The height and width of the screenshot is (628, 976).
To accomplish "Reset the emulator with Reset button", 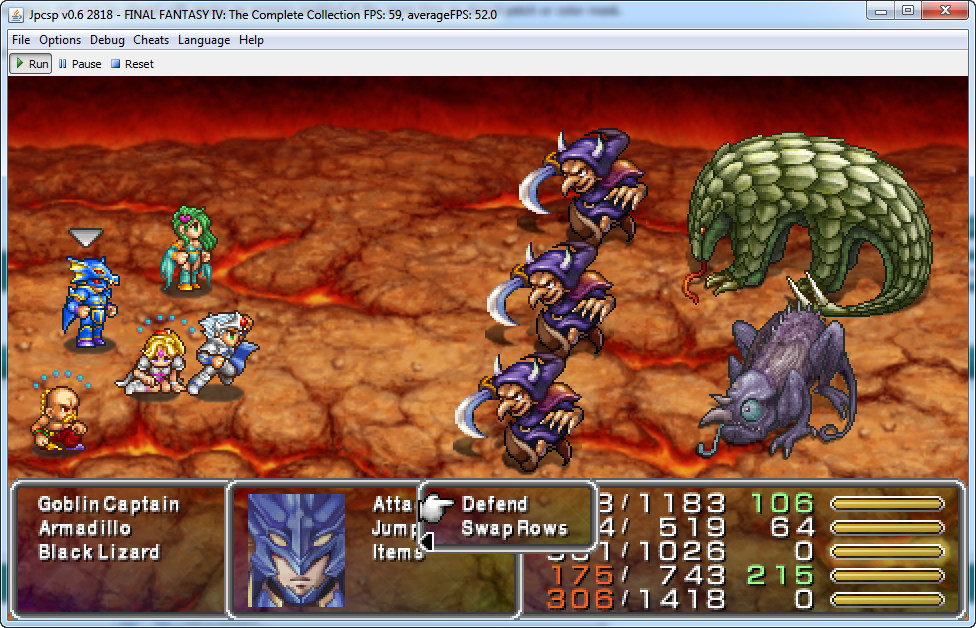I will [x=132, y=64].
